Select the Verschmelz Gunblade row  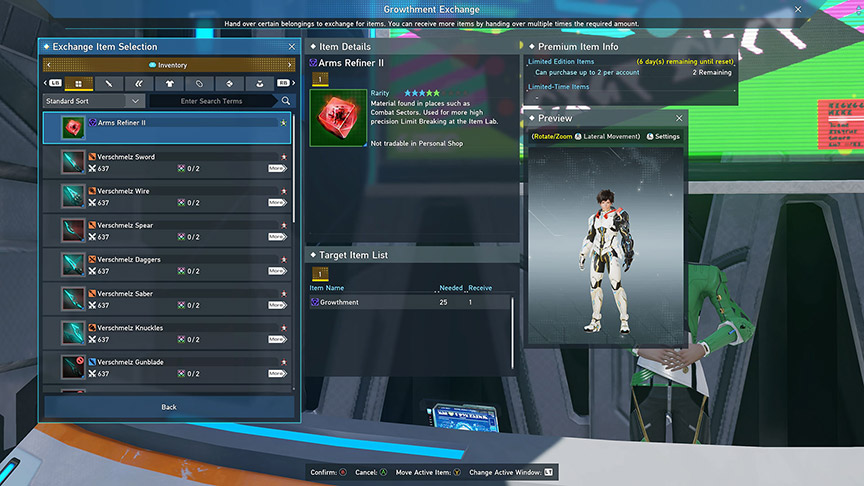point(172,366)
